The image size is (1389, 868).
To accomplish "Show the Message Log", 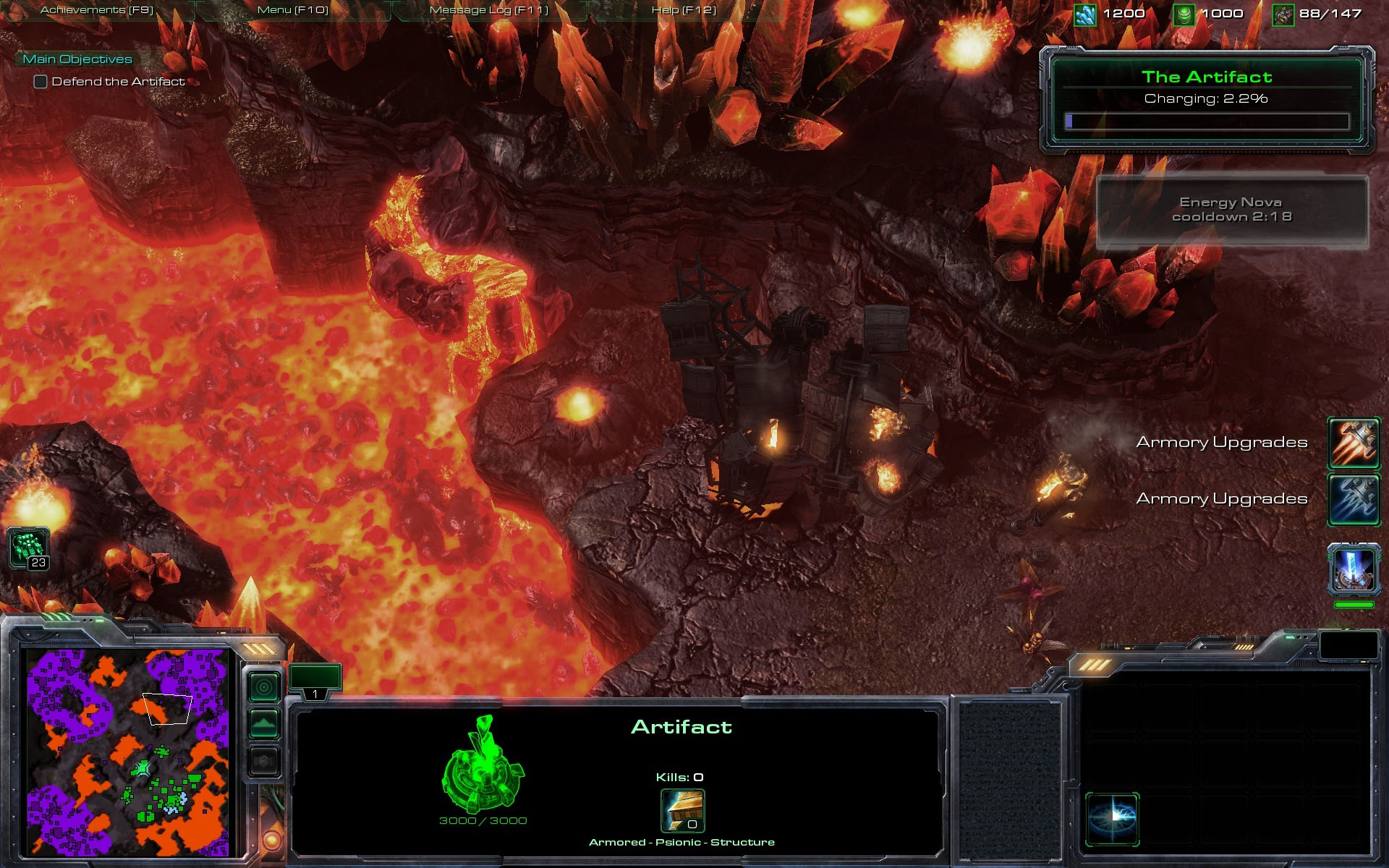I will (x=489, y=10).
